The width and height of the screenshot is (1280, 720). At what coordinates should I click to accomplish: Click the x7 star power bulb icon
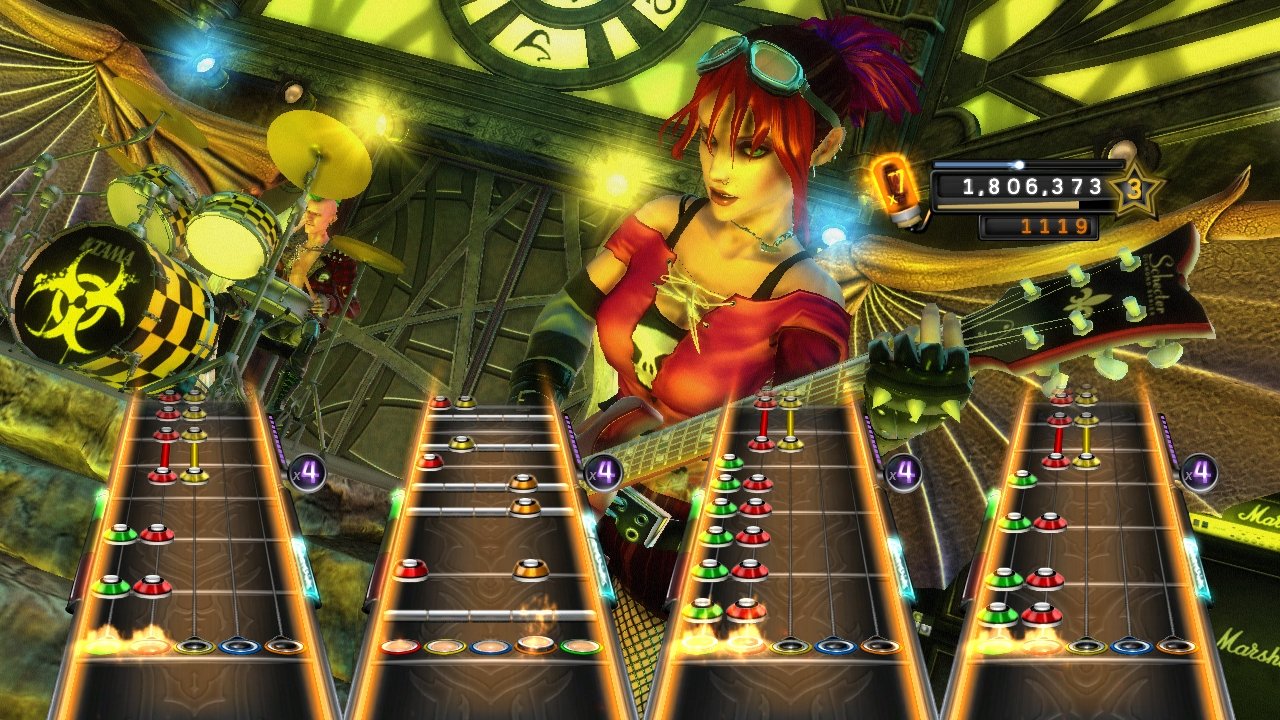[x=897, y=186]
